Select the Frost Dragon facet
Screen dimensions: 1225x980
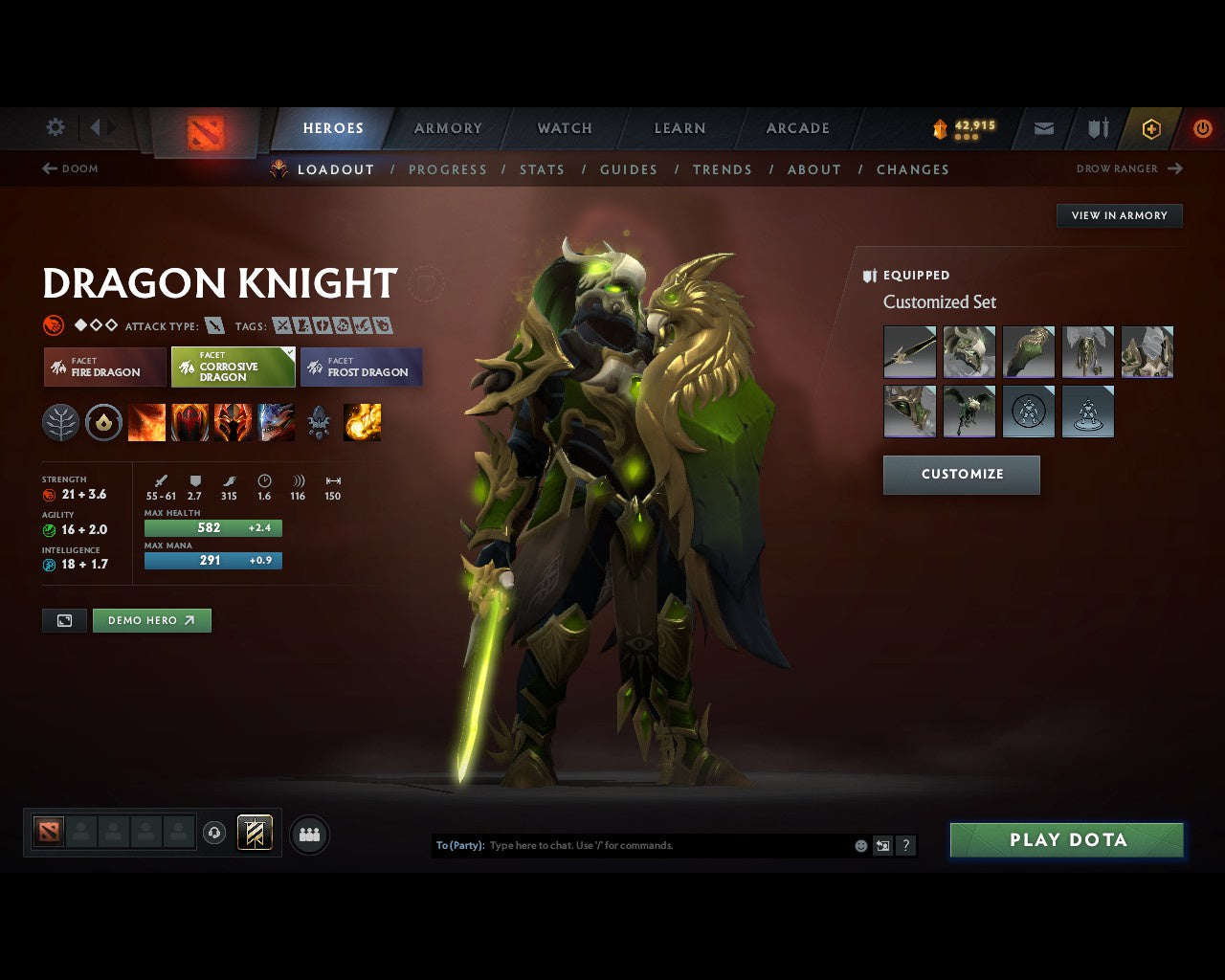tap(362, 367)
